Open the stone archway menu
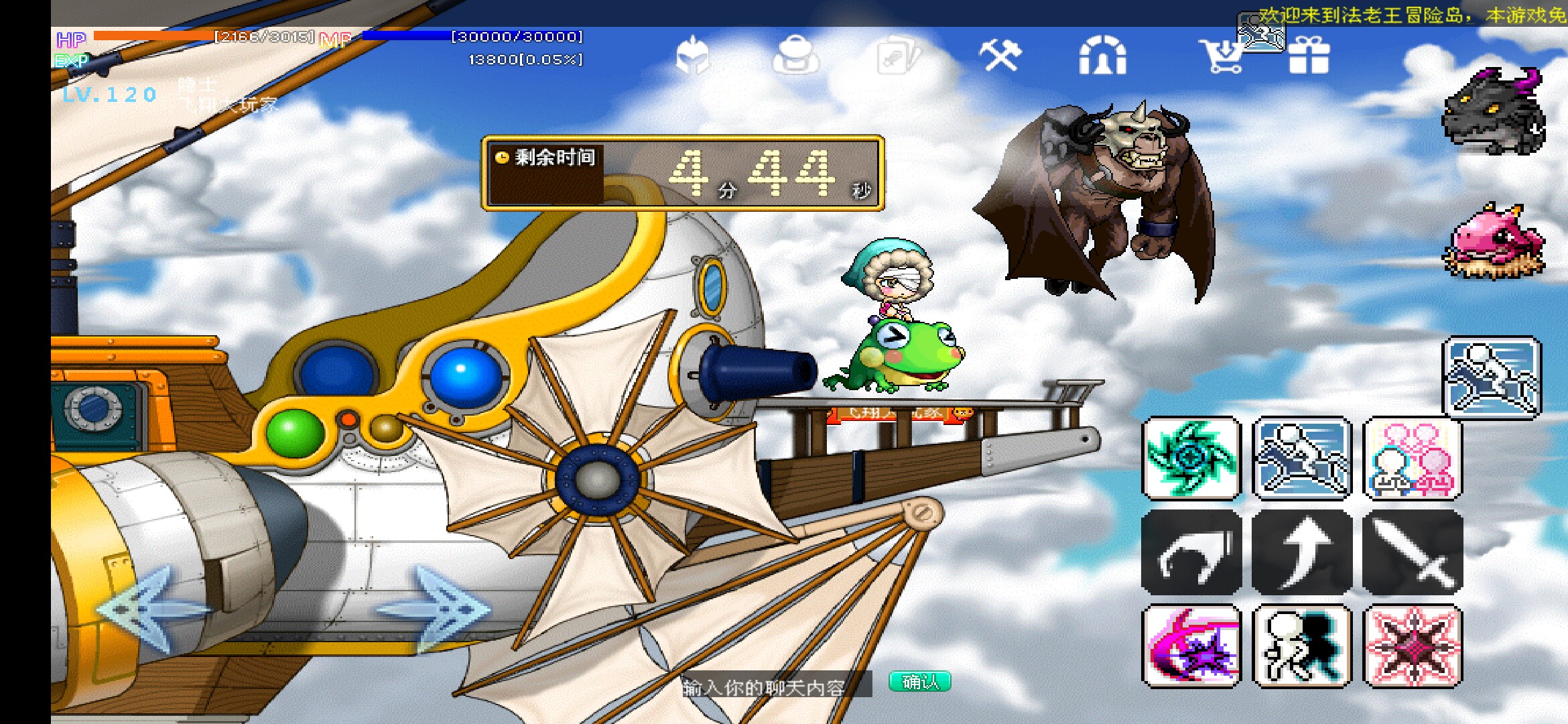Image resolution: width=1568 pixels, height=724 pixels. point(1102,56)
